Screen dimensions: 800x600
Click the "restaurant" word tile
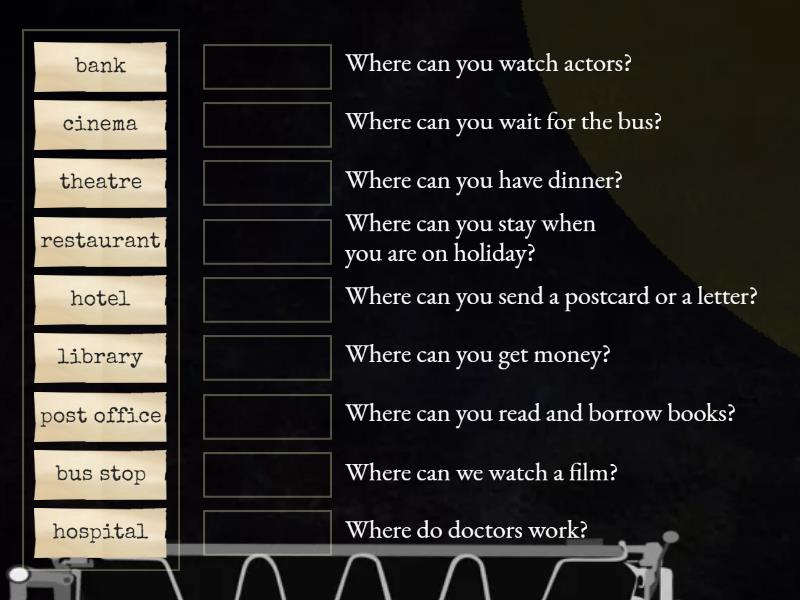pos(100,241)
